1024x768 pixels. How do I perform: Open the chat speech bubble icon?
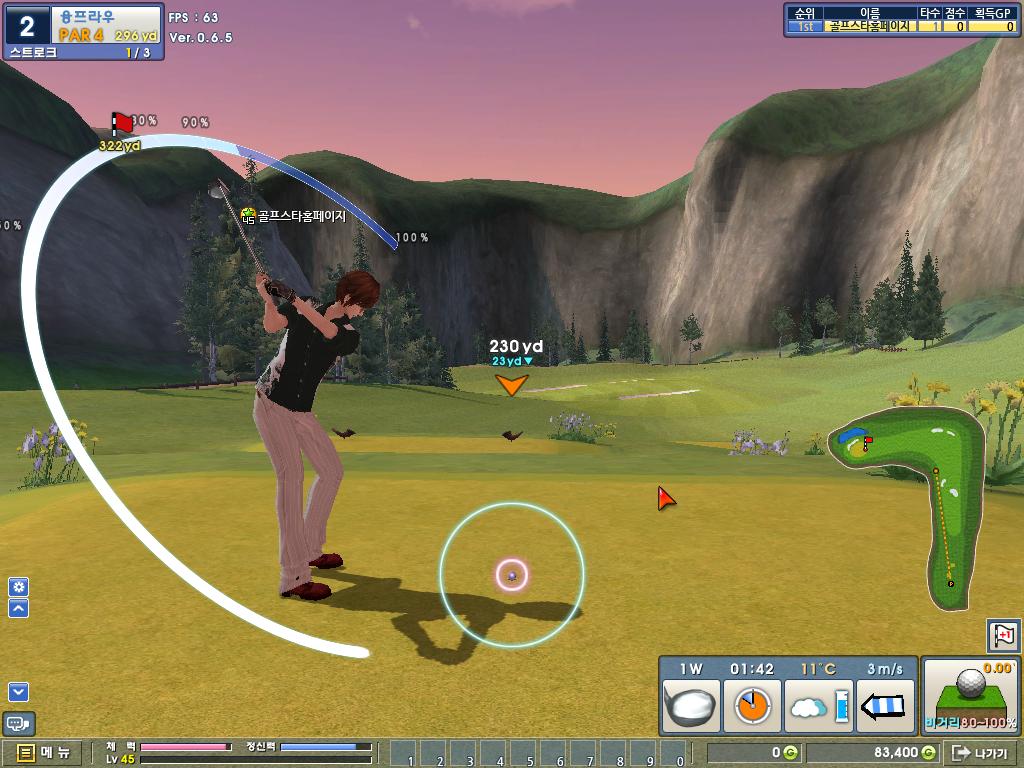pos(19,722)
